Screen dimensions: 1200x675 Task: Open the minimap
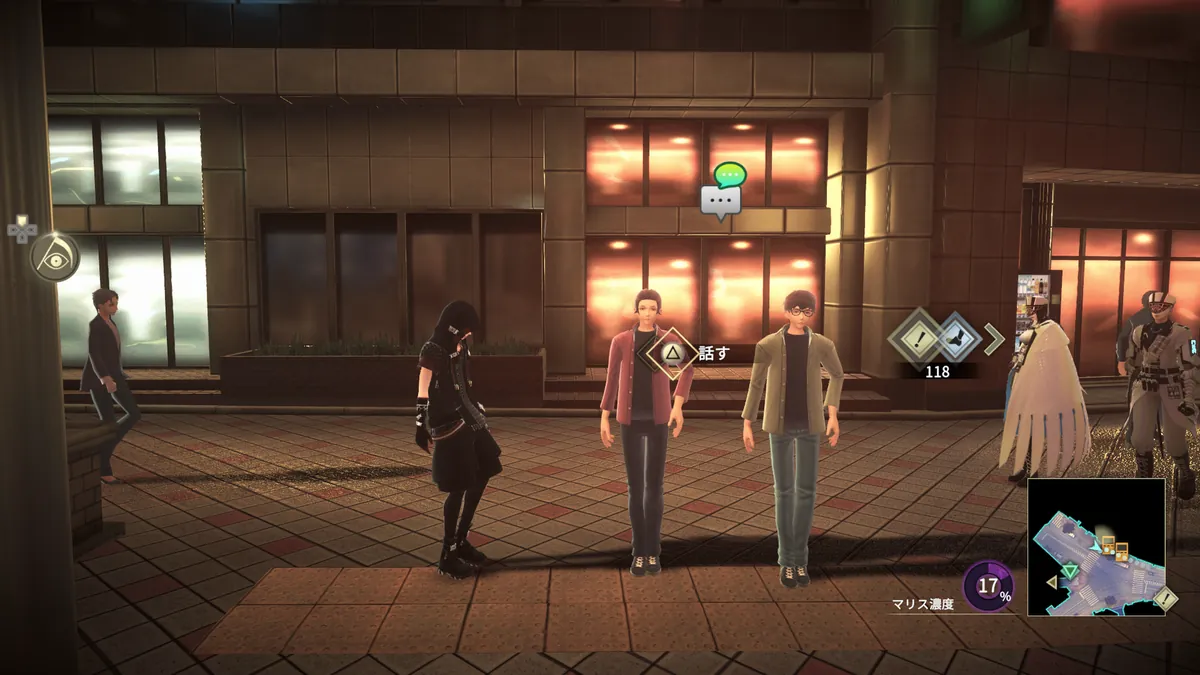1096,546
